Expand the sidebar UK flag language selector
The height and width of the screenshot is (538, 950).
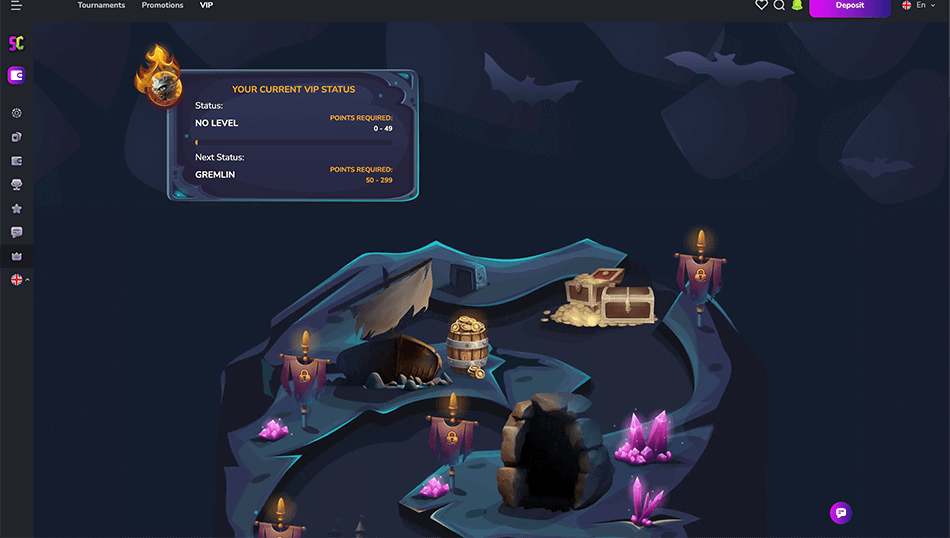(18, 280)
